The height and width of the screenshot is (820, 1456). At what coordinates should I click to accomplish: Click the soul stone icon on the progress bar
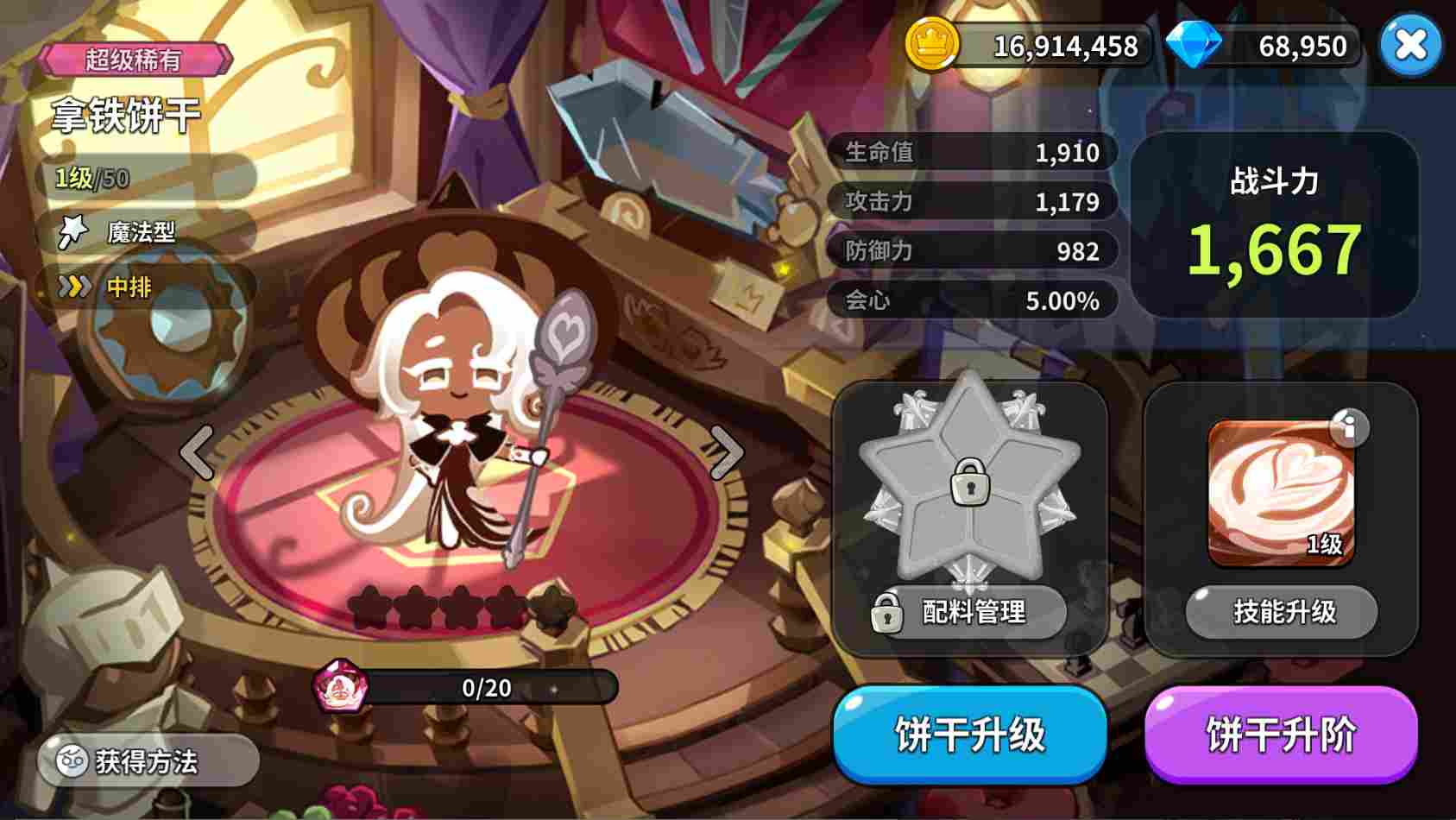(x=341, y=687)
